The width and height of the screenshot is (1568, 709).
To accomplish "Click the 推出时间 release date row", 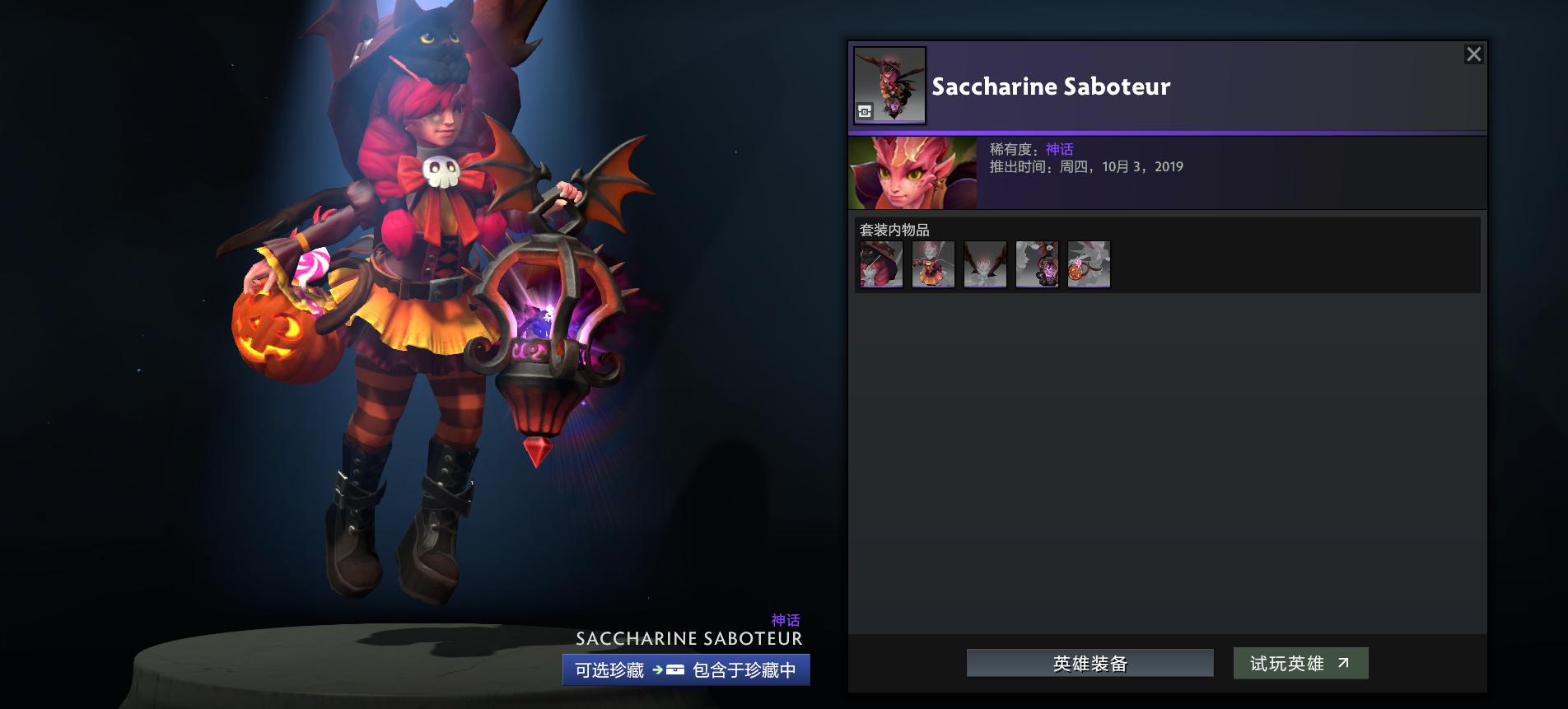I will pos(1085,166).
